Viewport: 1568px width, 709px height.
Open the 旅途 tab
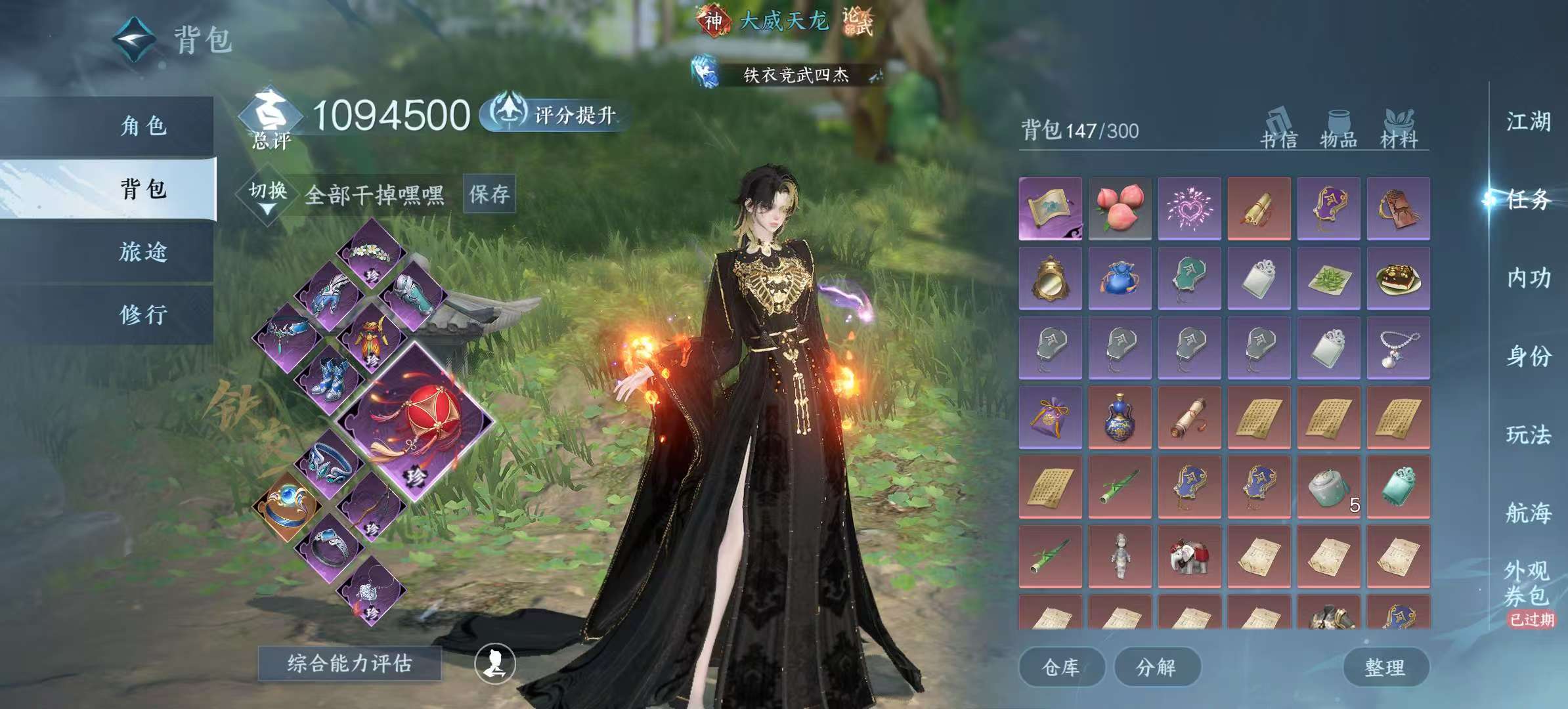pos(143,252)
